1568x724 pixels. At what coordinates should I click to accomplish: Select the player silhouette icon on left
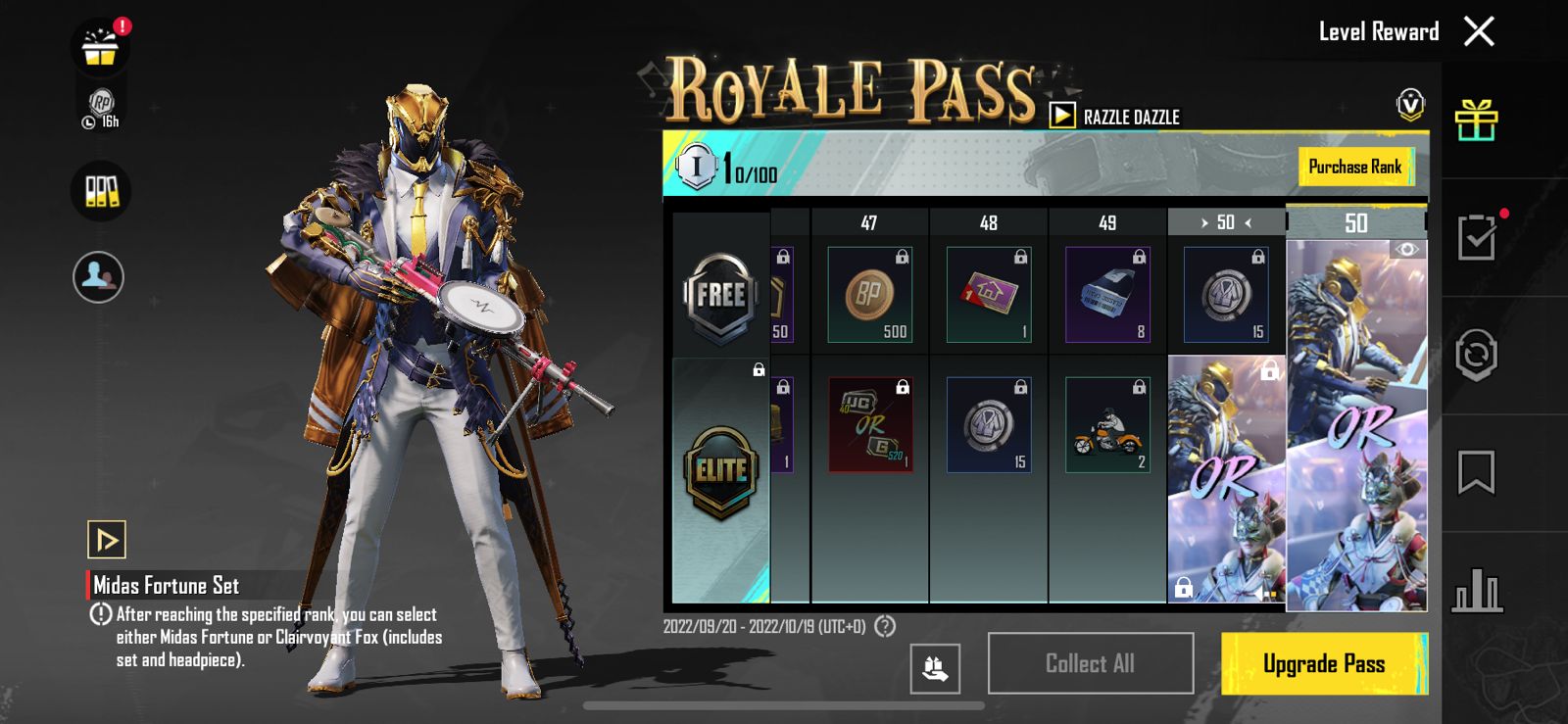click(x=99, y=278)
